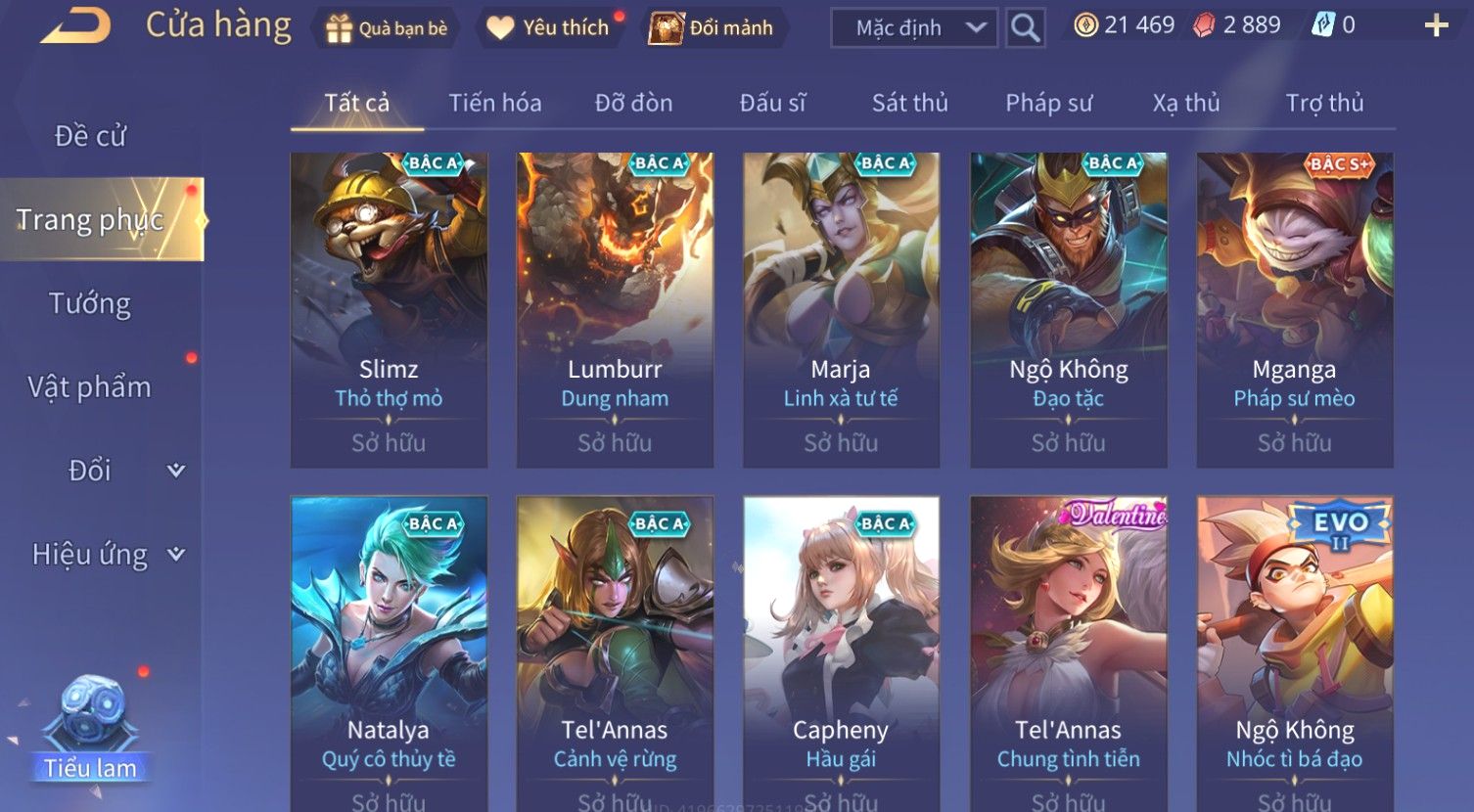Viewport: 1474px width, 812px height.
Task: Select the Đỡ đòn tab
Action: coord(633,103)
